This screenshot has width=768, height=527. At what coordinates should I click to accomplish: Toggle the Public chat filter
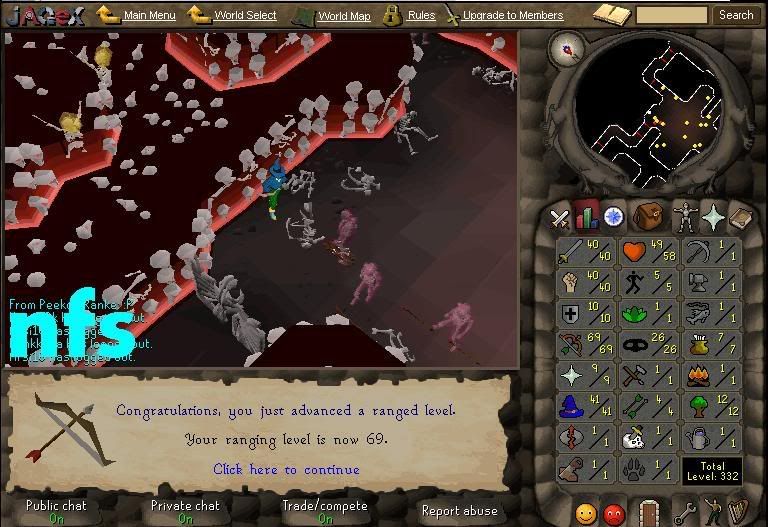pyautogui.click(x=56, y=511)
